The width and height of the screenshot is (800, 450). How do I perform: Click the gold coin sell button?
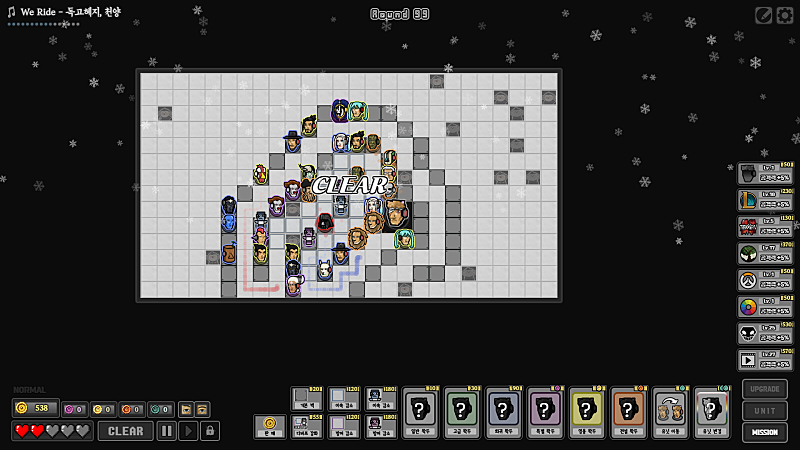[x=269, y=427]
